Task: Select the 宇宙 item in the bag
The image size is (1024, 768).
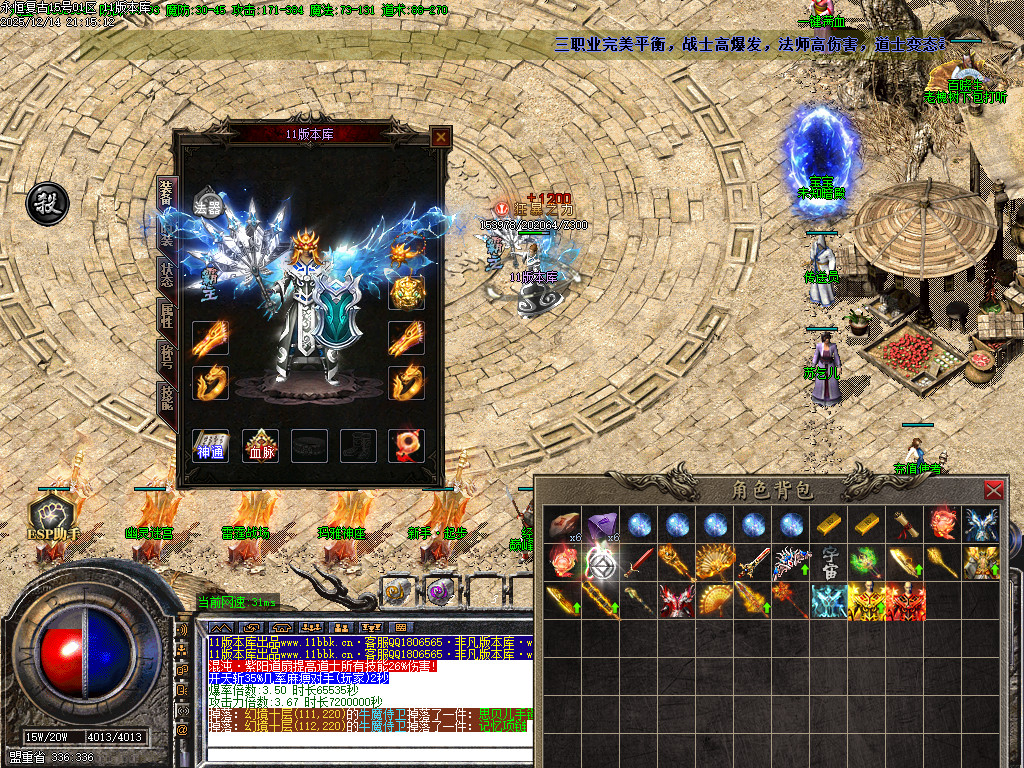Action: 831,560
